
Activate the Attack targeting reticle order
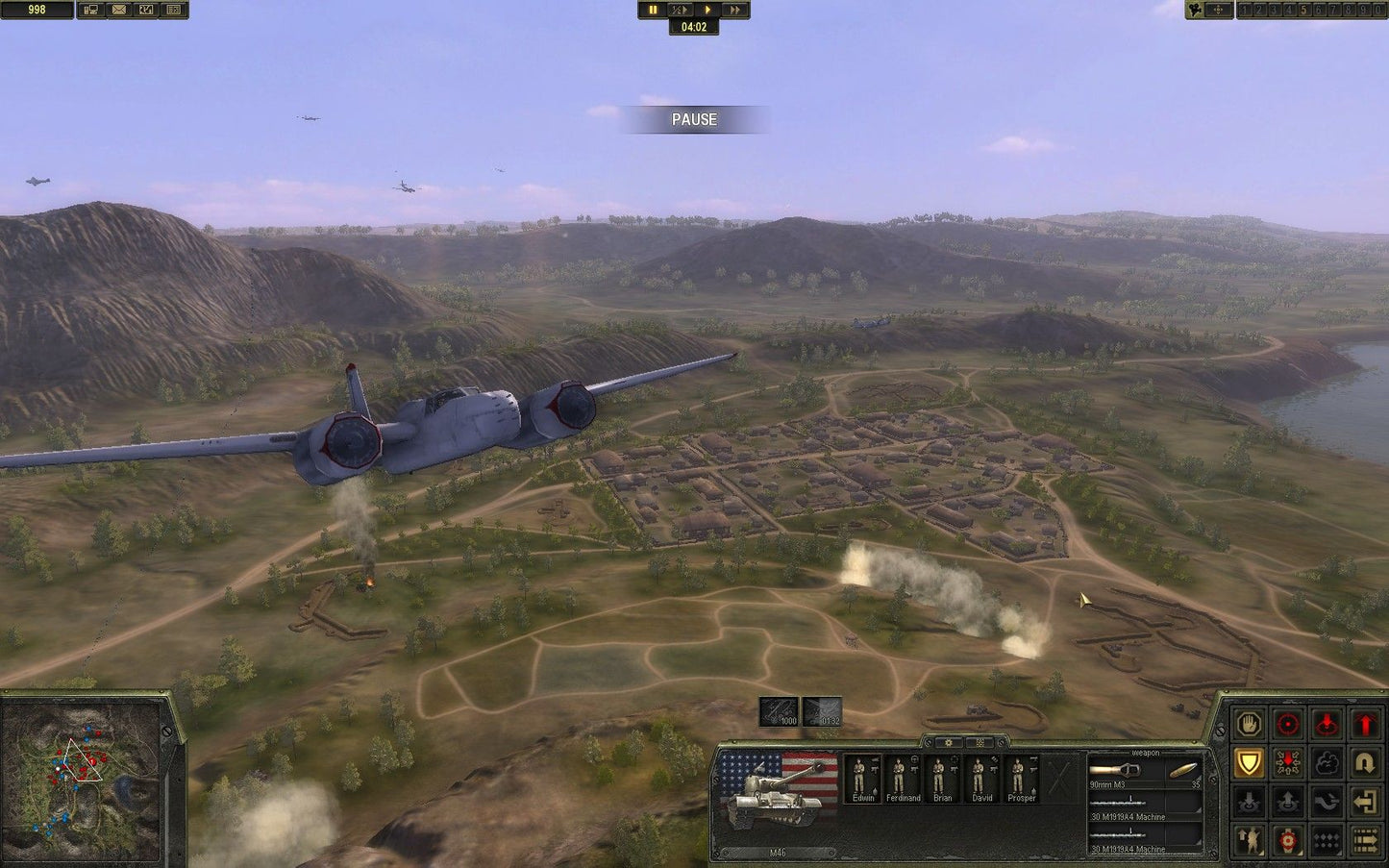tap(1287, 724)
